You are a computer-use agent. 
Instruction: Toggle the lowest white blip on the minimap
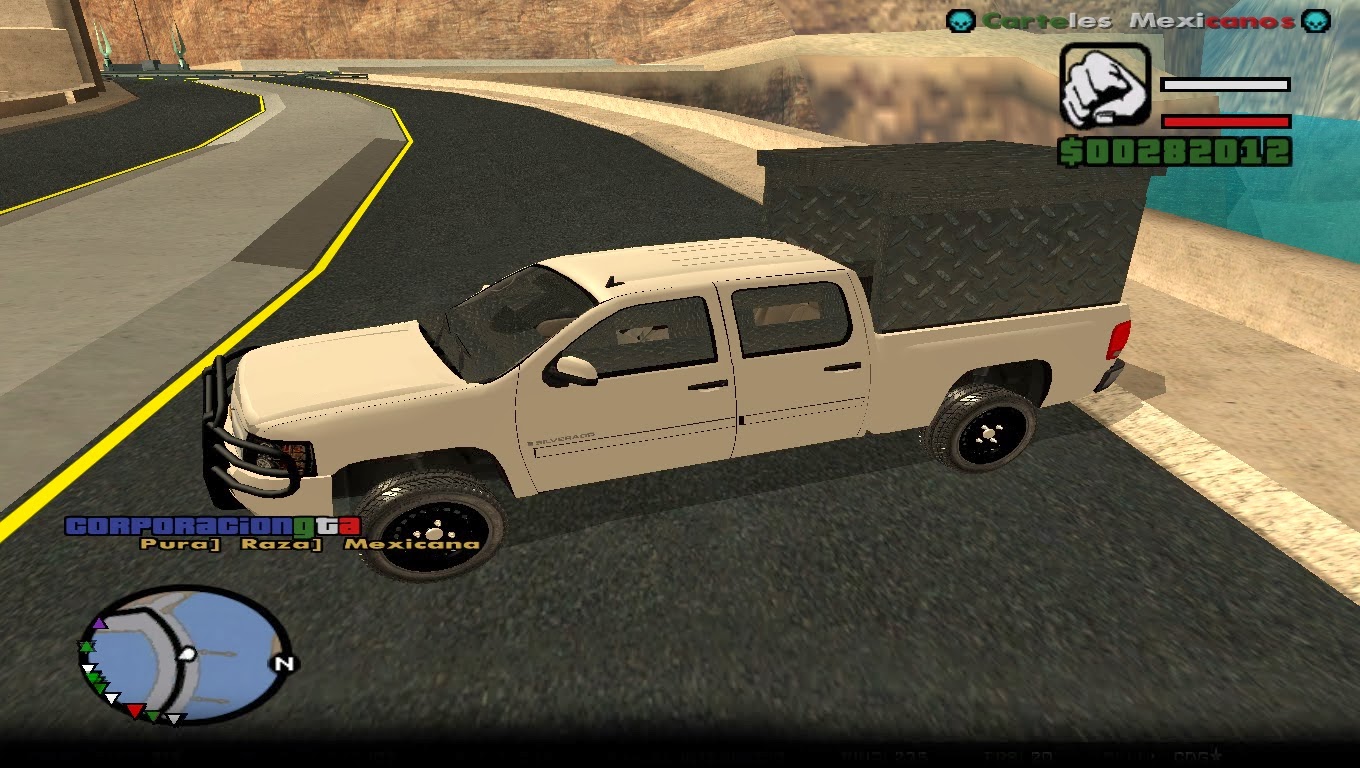174,720
